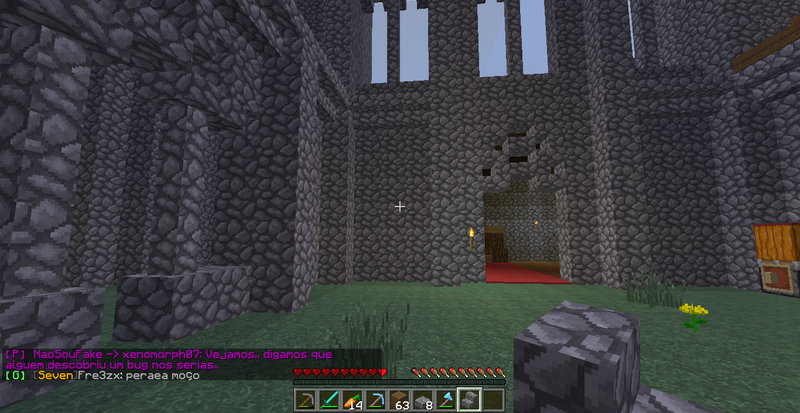
Task: Pick the diamond axe hotbar slot
Action: coord(445,400)
